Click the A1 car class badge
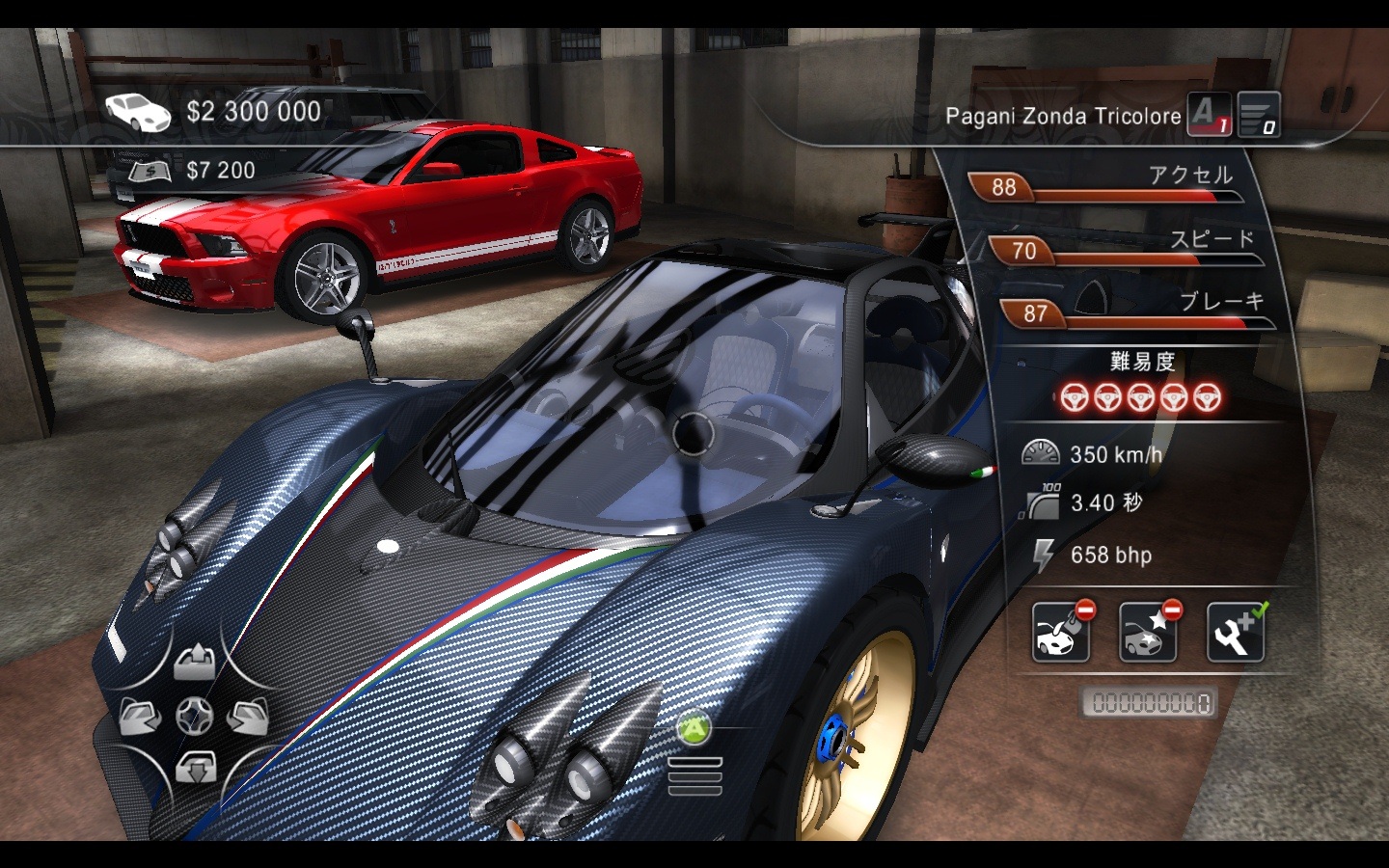1389x868 pixels. (x=1209, y=115)
